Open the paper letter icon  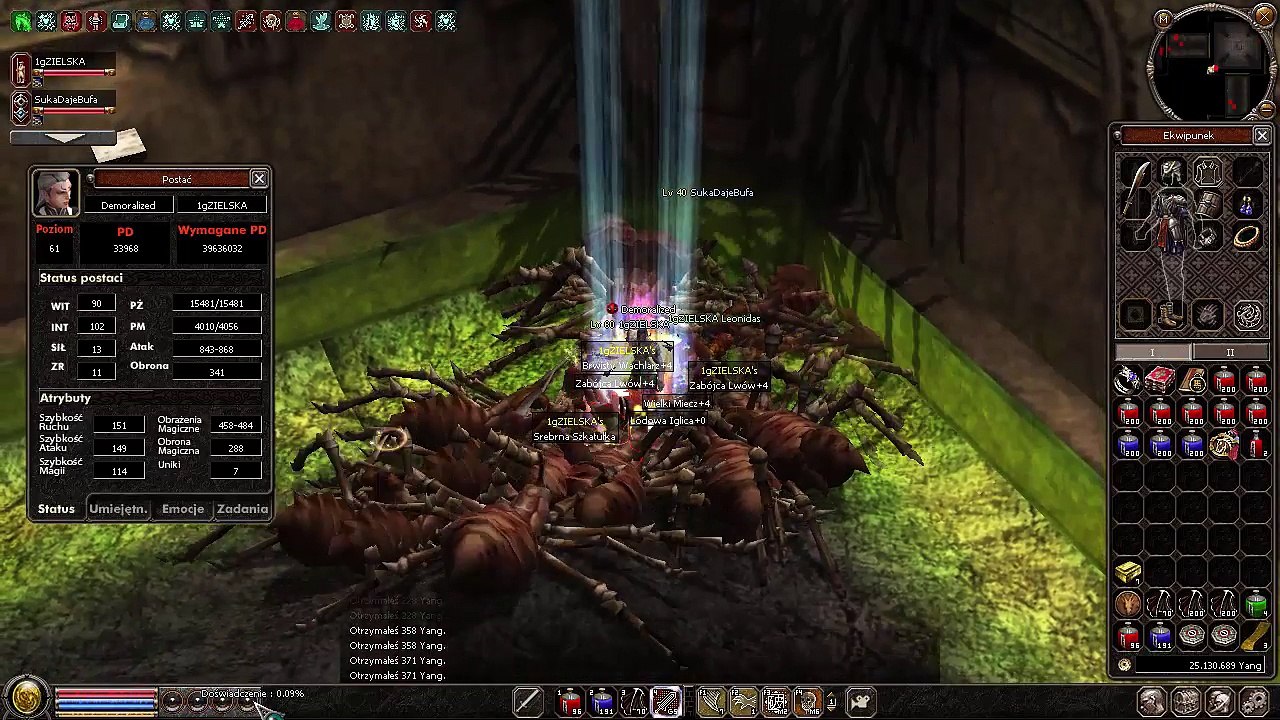(119, 147)
